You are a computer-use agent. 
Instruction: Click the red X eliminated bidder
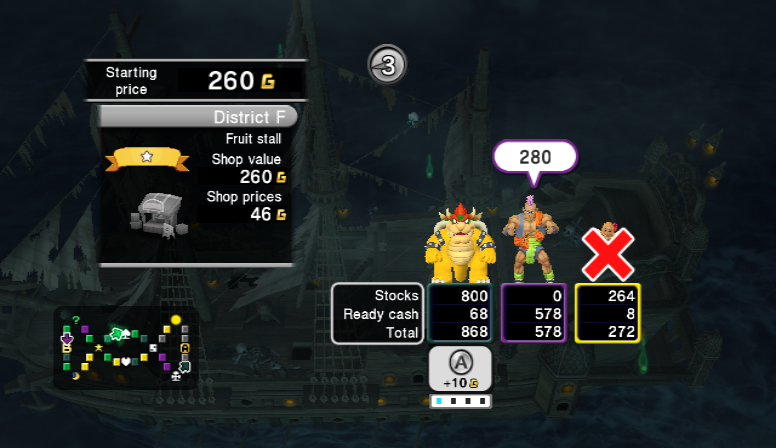608,251
